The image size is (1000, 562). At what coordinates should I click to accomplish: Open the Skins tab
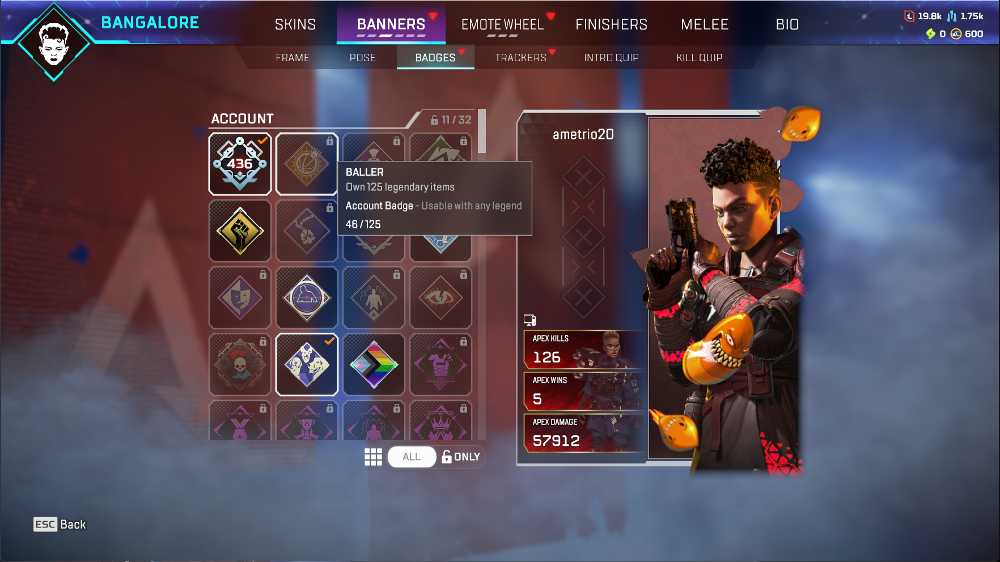click(295, 24)
